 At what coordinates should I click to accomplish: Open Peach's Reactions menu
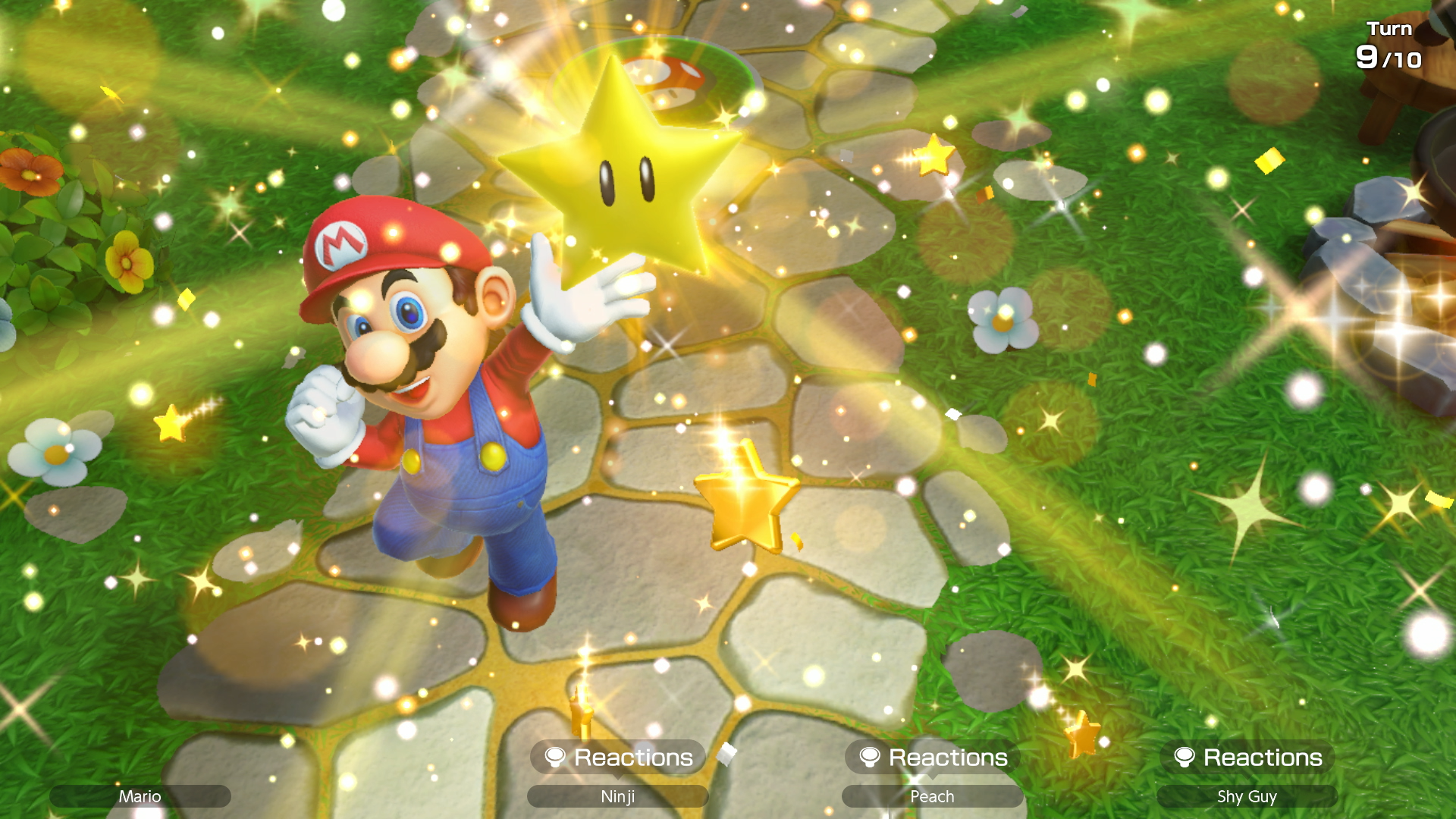pos(931,757)
